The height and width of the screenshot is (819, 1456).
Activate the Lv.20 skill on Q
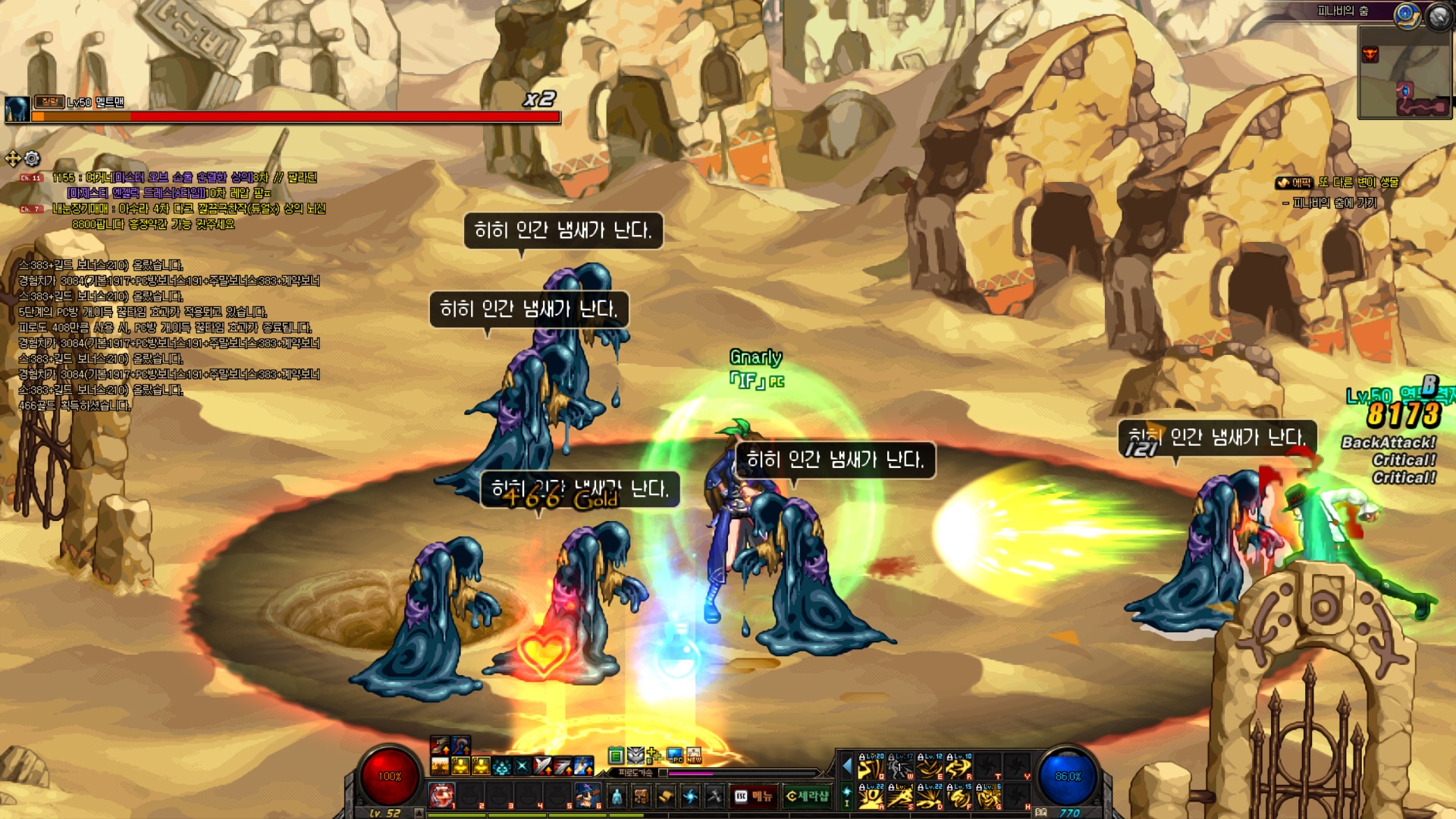(871, 767)
